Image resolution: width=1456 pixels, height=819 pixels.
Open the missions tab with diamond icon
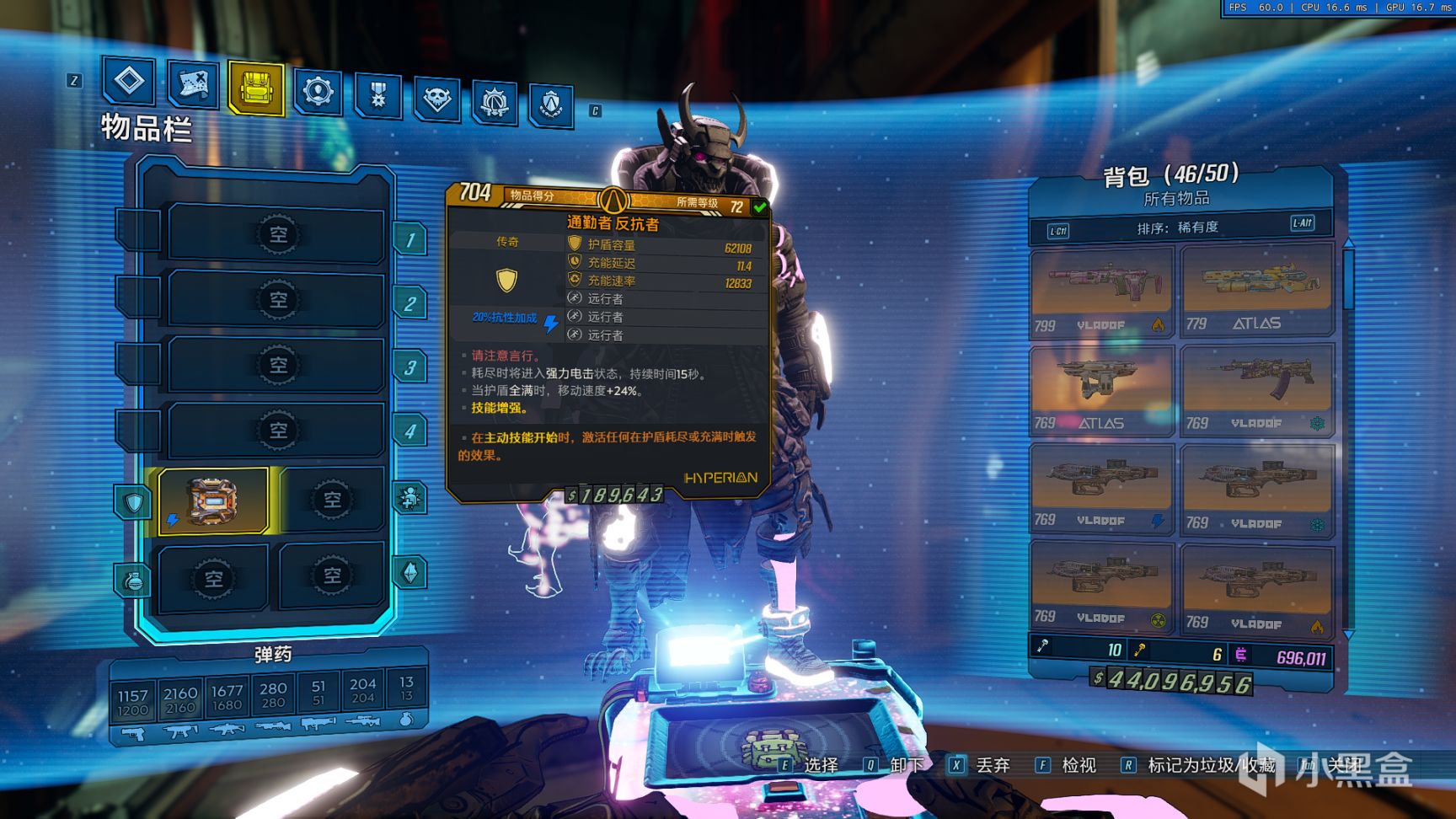129,82
